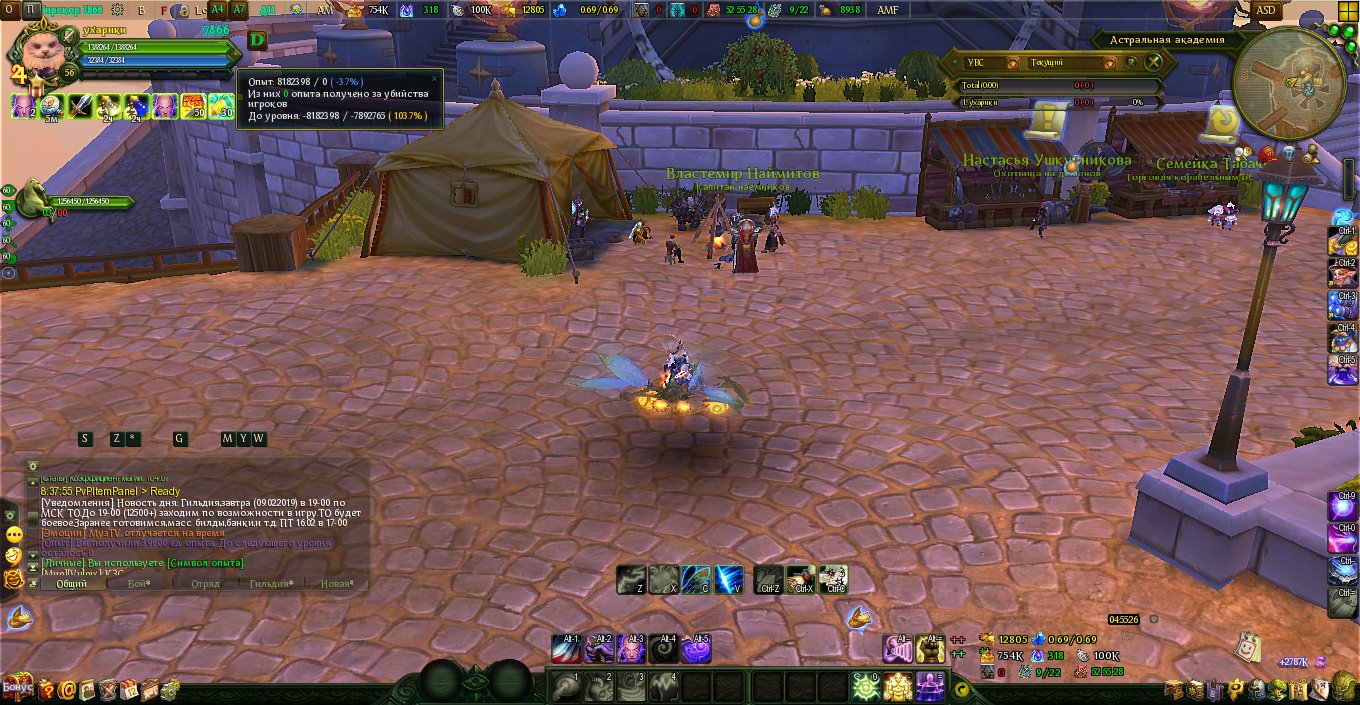The width and height of the screenshot is (1360, 705).
Task: Open the chat emoticon yellow speech bubble
Action: pos(14,536)
